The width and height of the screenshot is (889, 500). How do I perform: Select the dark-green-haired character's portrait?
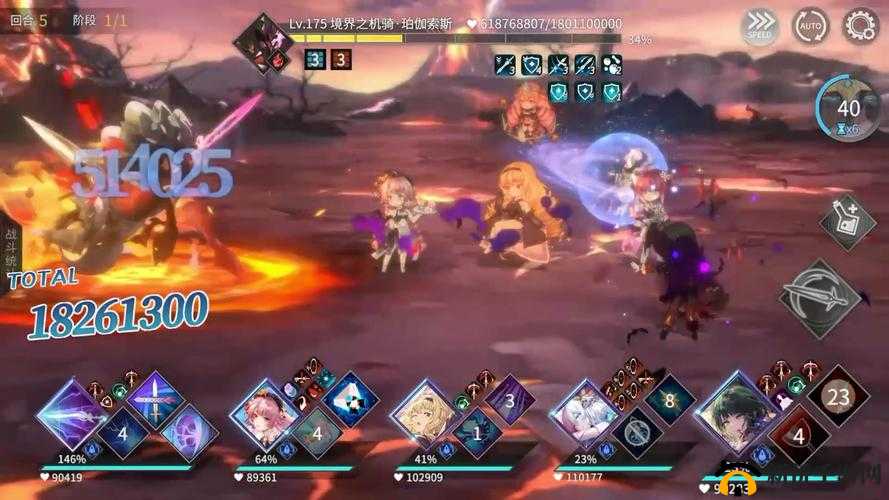[740, 412]
